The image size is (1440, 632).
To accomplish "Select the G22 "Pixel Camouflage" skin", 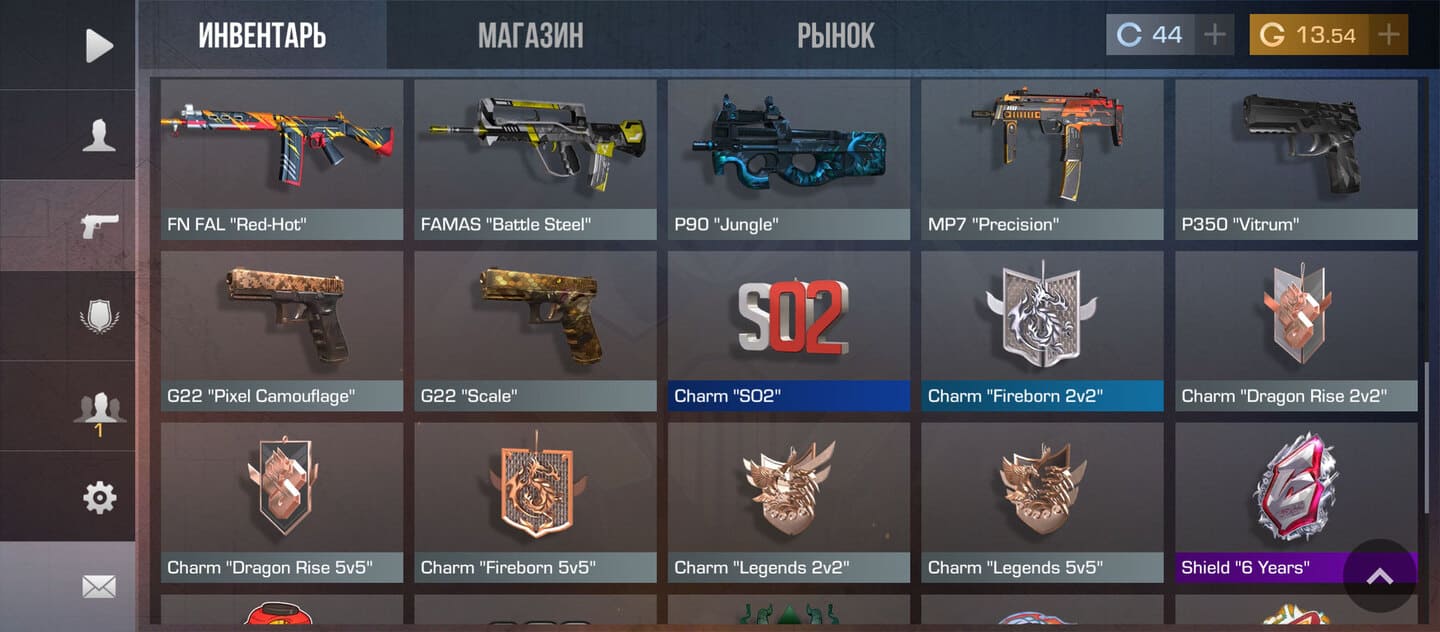I will pyautogui.click(x=282, y=330).
